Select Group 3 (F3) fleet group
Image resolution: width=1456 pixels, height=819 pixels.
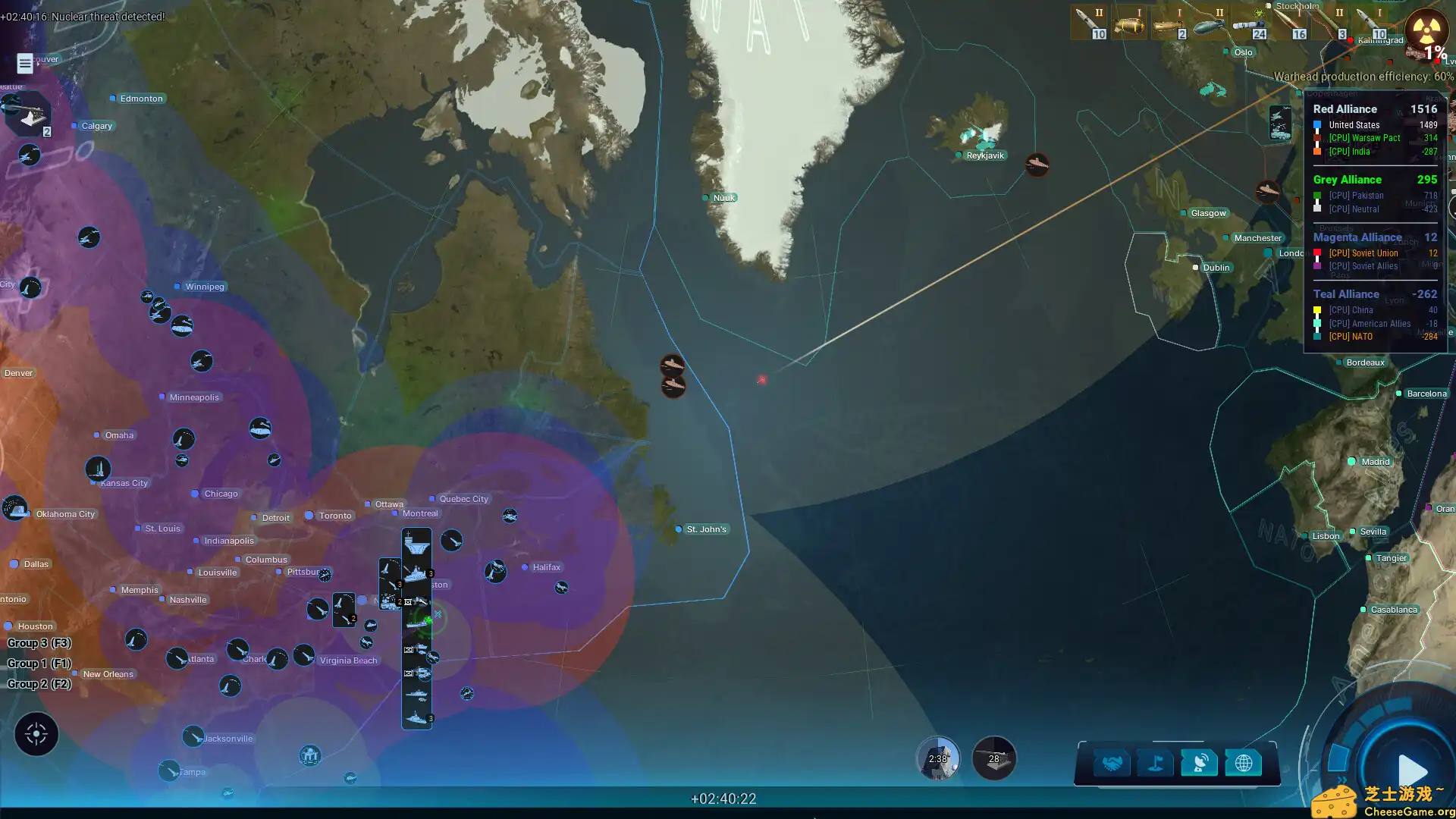click(38, 642)
